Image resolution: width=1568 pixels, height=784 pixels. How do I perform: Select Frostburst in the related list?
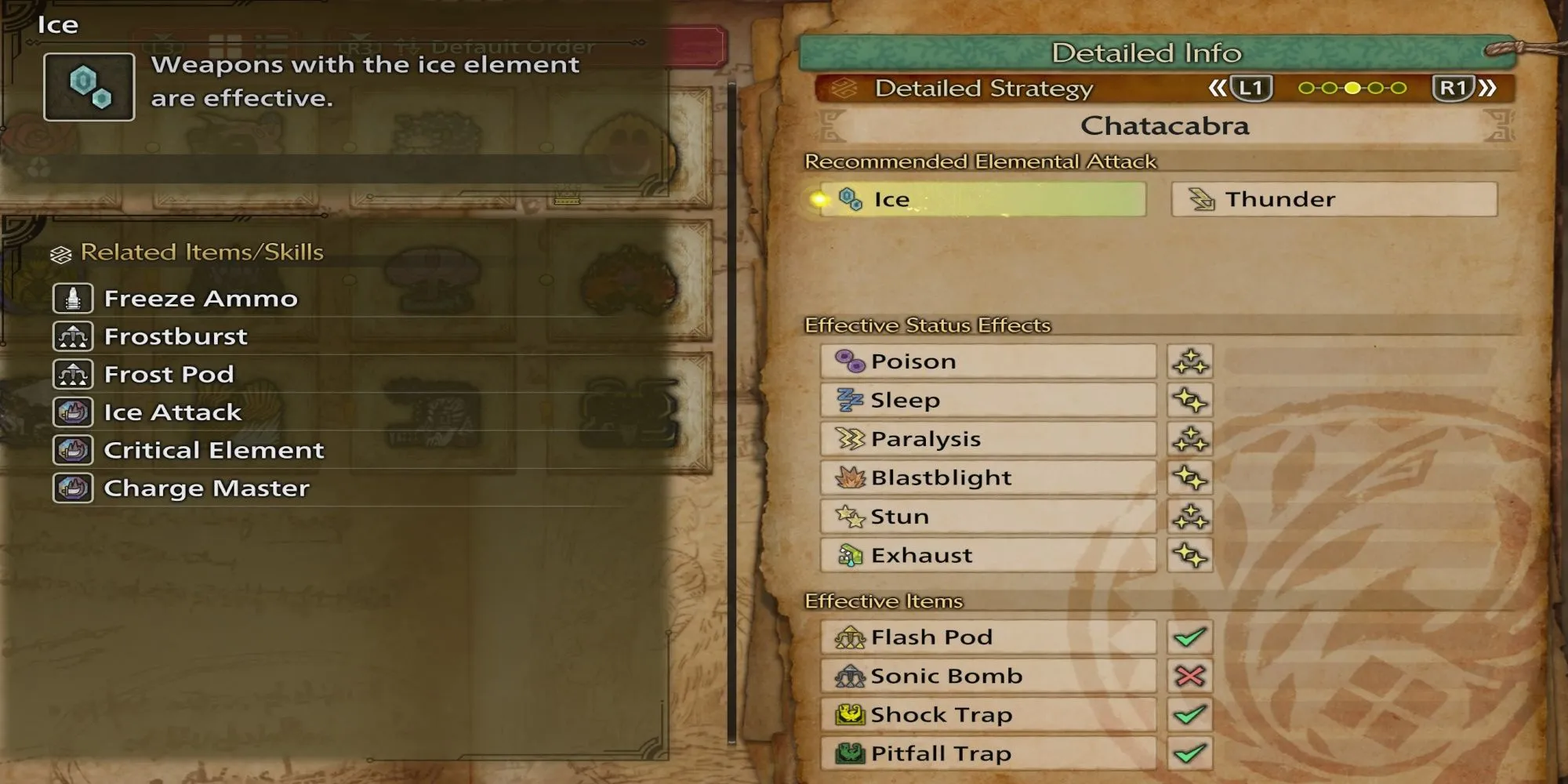coord(176,336)
